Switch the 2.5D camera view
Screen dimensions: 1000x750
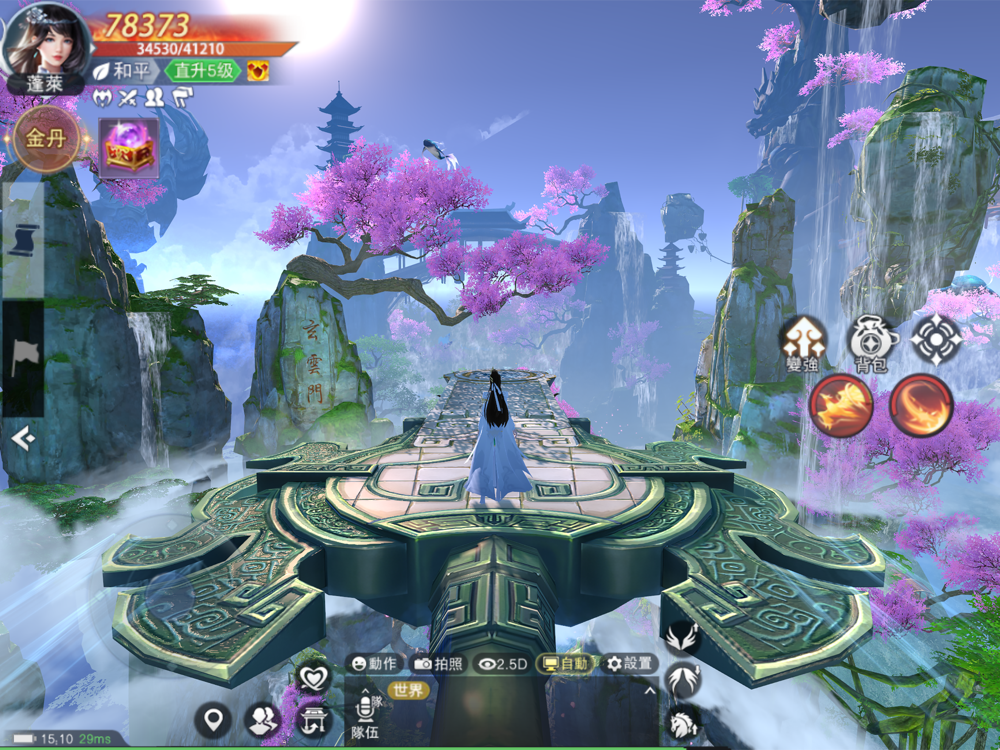(x=502, y=663)
